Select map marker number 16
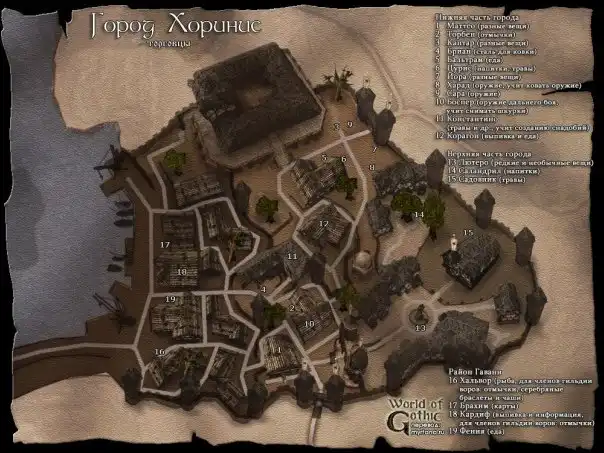Image resolution: width=604 pixels, height=453 pixels. (x=159, y=351)
